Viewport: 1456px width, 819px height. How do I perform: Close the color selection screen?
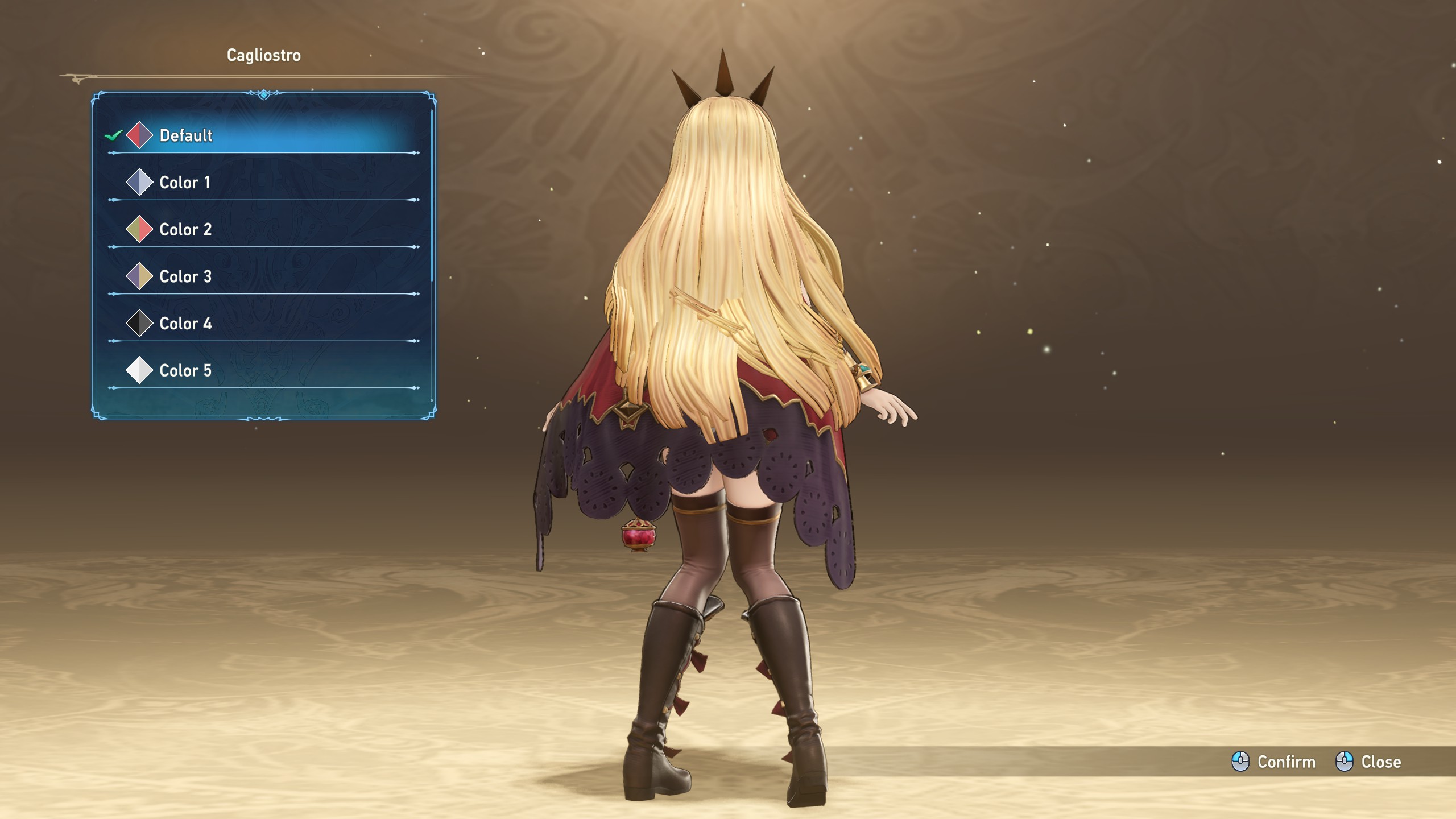click(1368, 762)
